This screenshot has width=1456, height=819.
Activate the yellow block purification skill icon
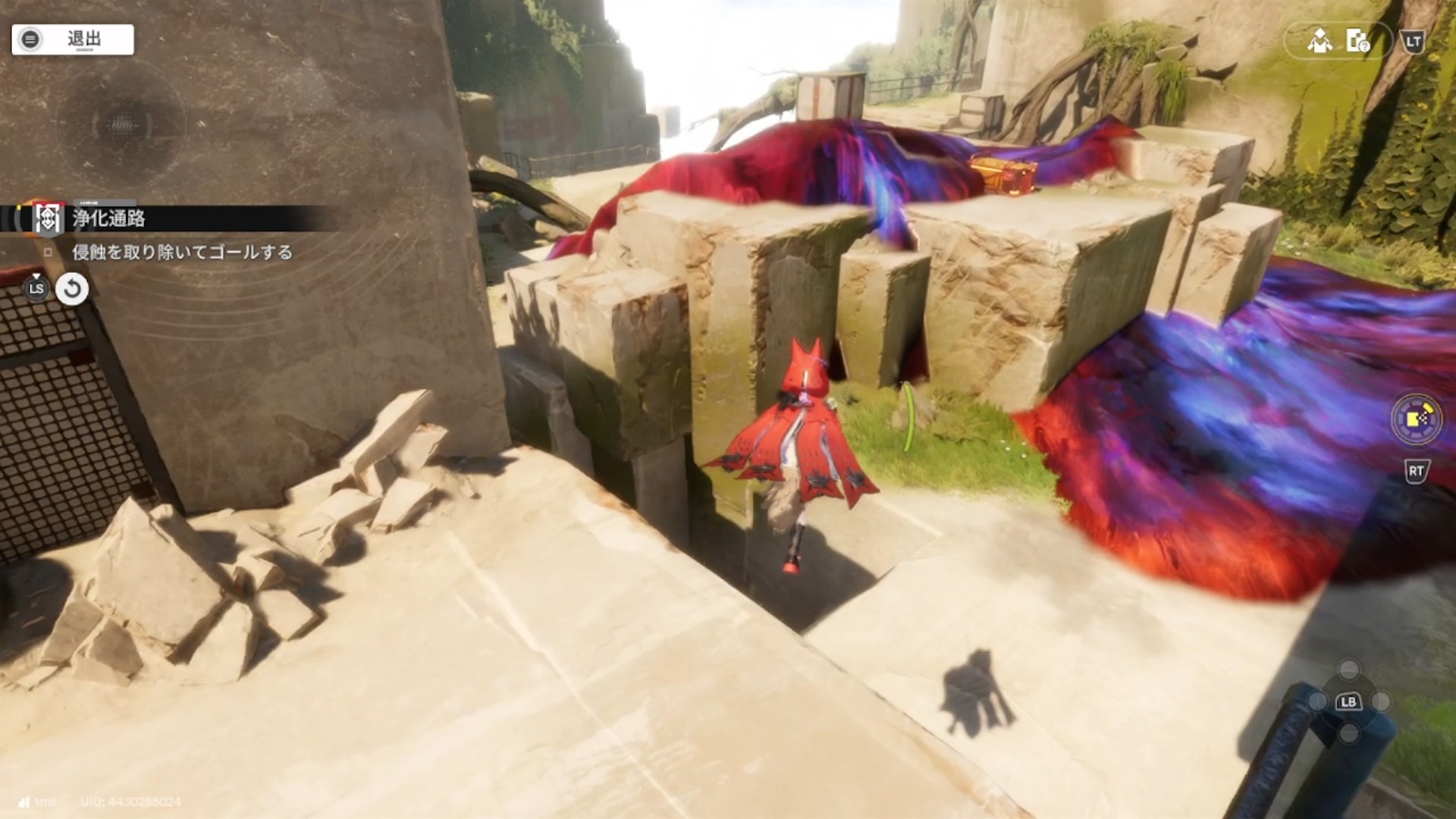(x=1416, y=418)
